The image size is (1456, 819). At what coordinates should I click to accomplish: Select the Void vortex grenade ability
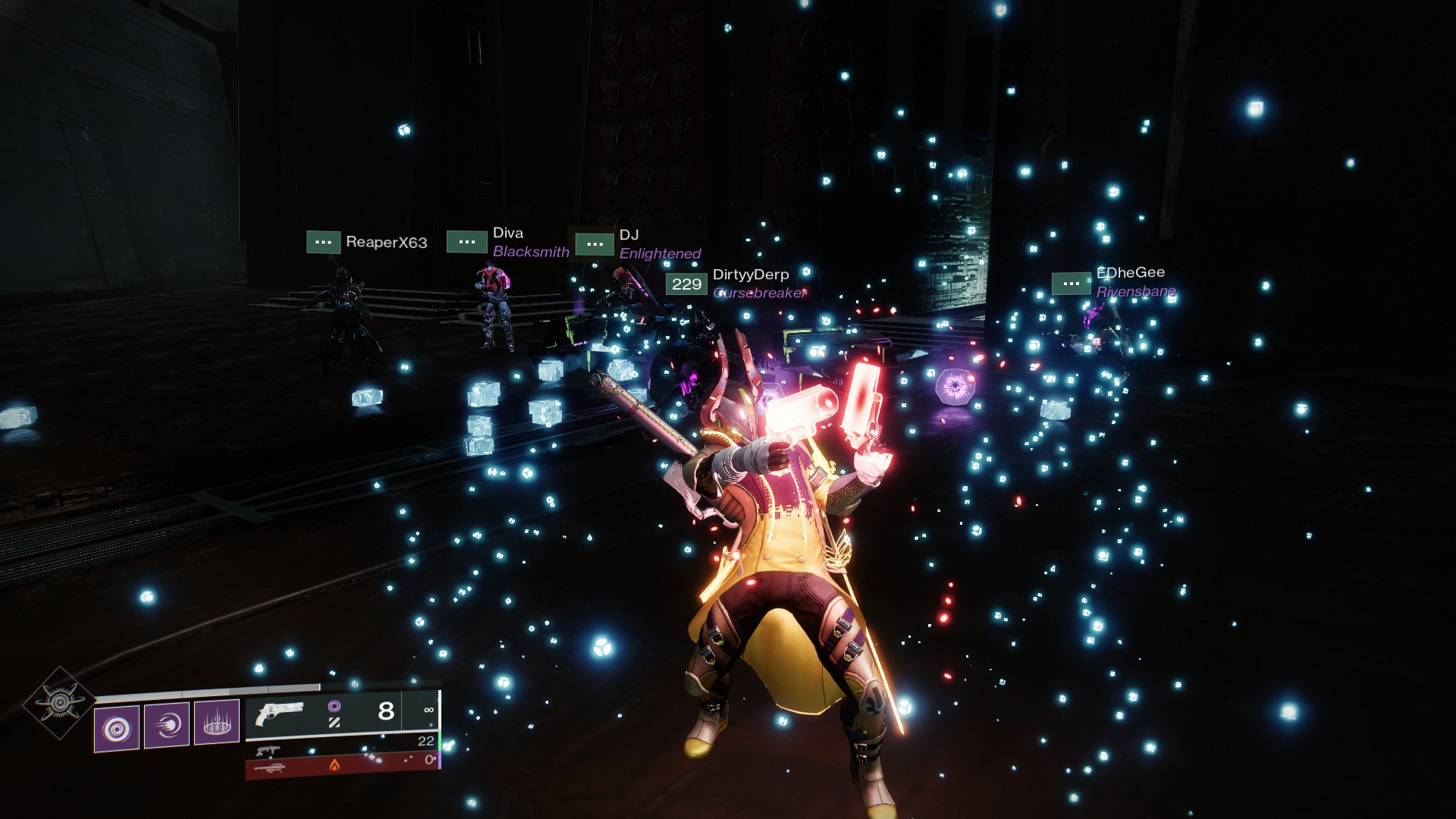coord(117,729)
